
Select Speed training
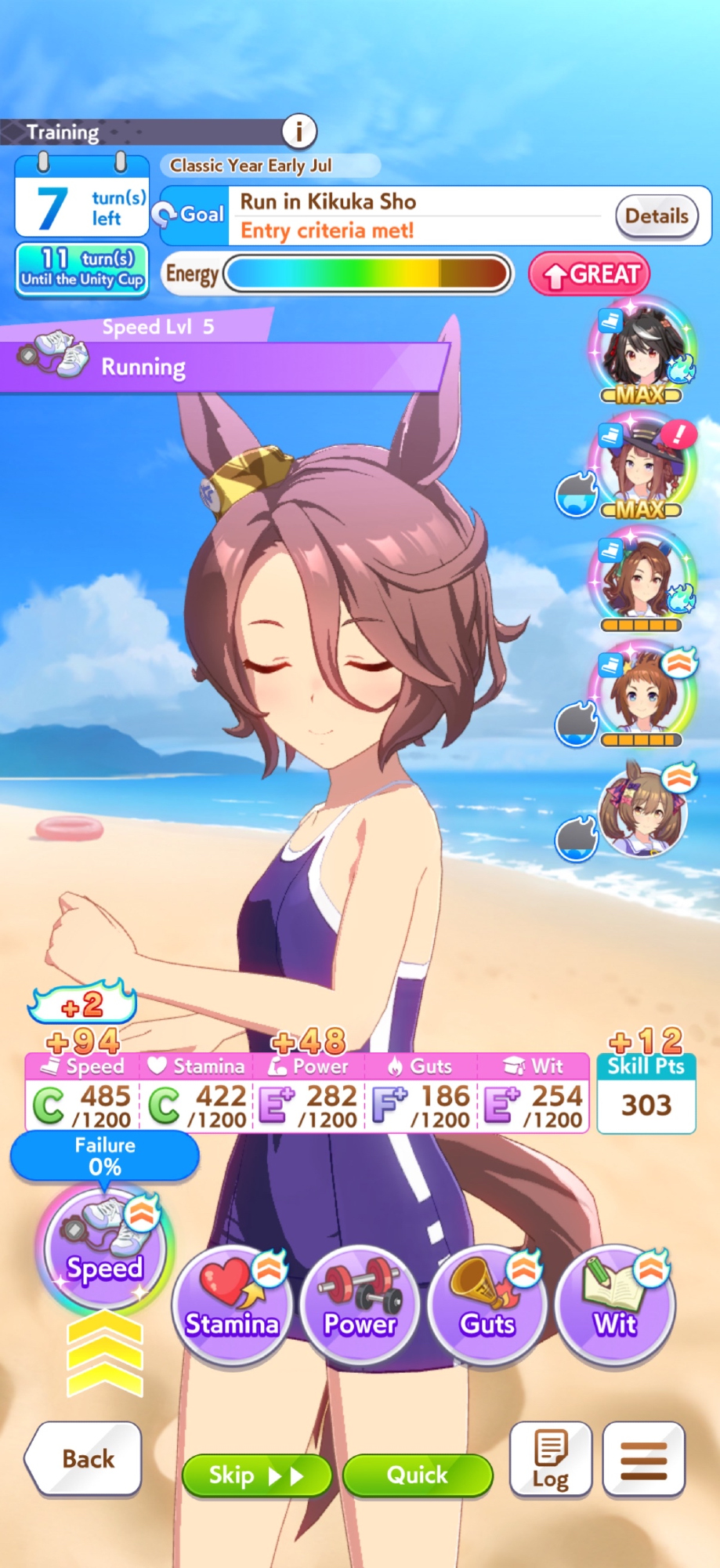104,1249
